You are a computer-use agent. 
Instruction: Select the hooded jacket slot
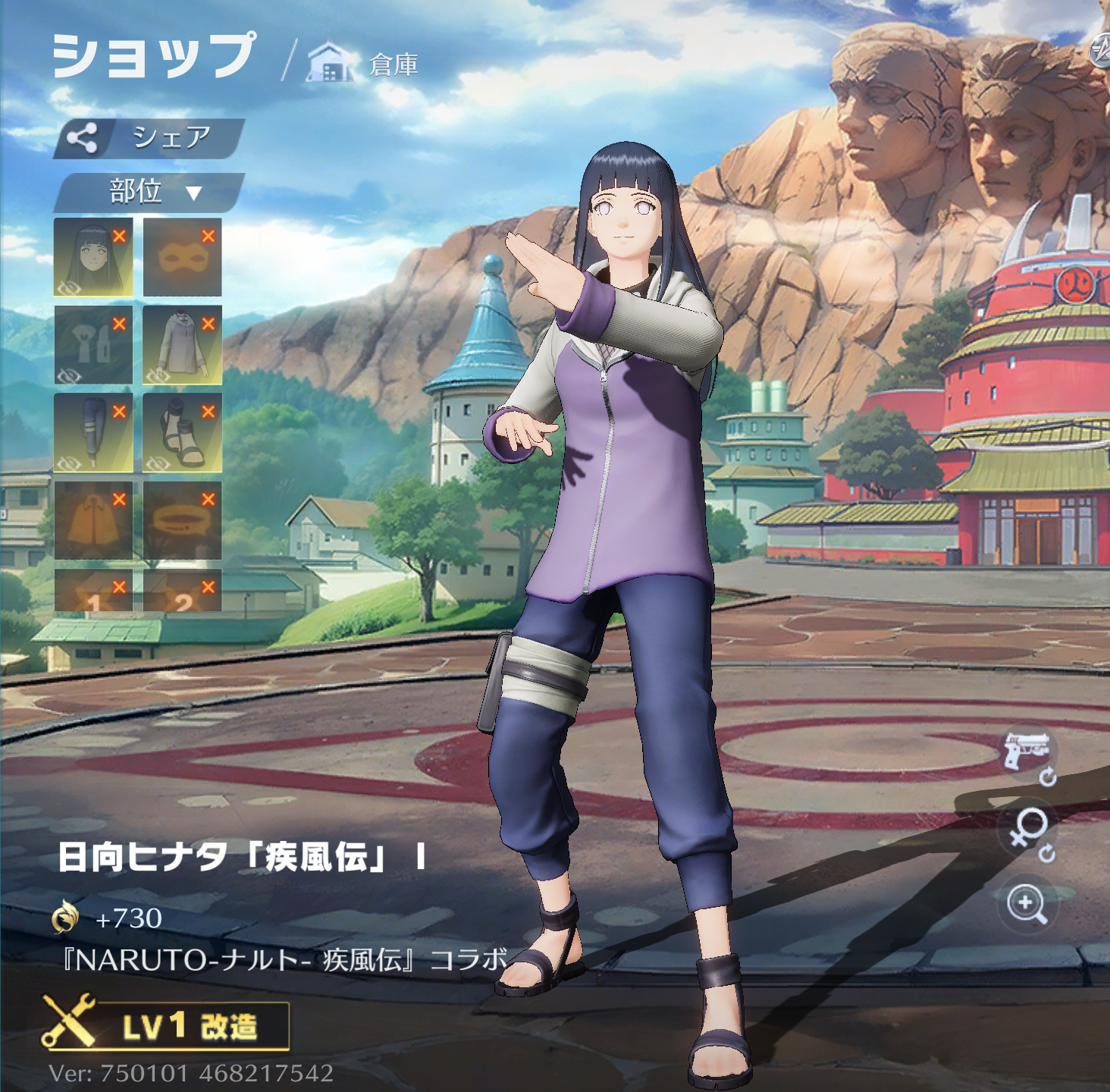tap(182, 345)
